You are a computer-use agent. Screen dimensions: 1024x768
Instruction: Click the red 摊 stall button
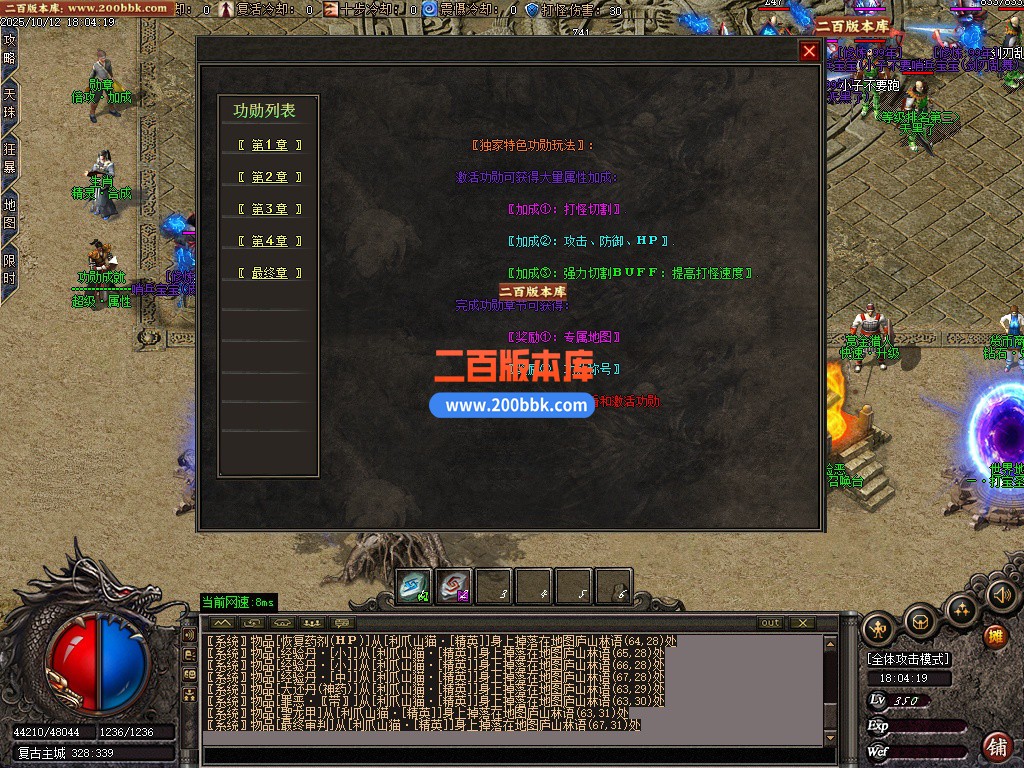995,635
